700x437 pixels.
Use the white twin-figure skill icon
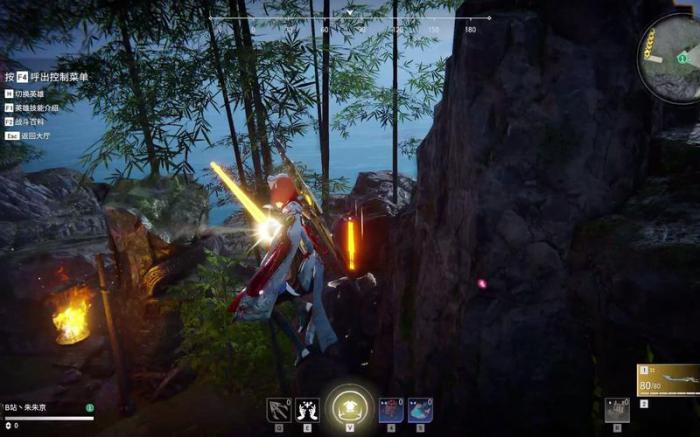307,410
